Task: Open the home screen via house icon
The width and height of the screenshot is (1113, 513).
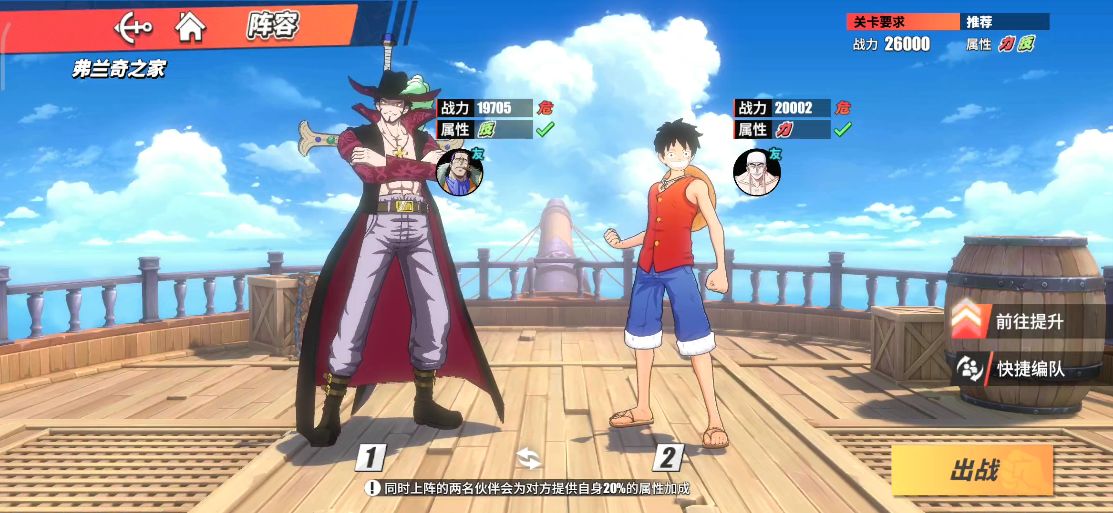Action: click(x=190, y=26)
